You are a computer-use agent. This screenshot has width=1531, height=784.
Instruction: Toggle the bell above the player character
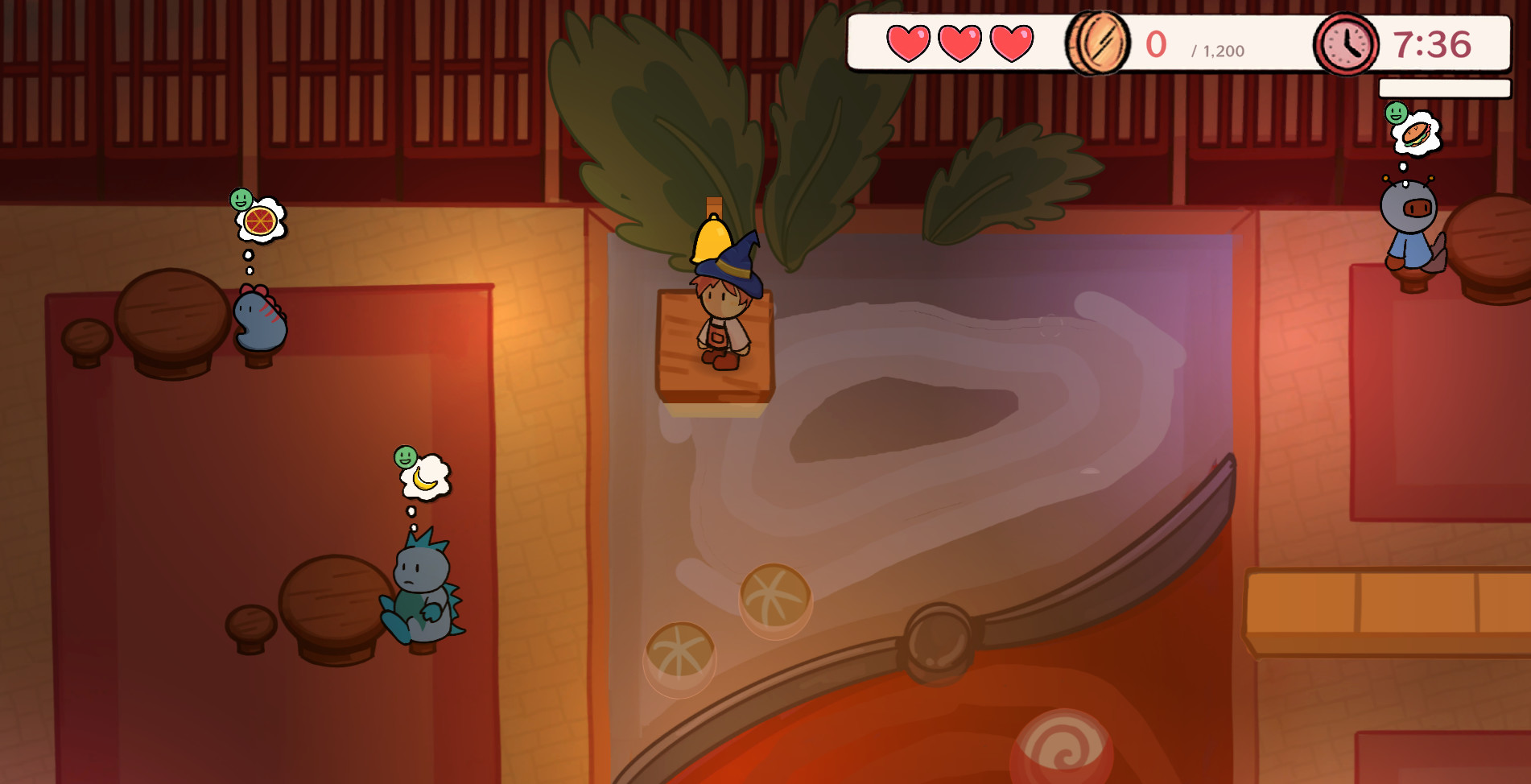(x=712, y=240)
